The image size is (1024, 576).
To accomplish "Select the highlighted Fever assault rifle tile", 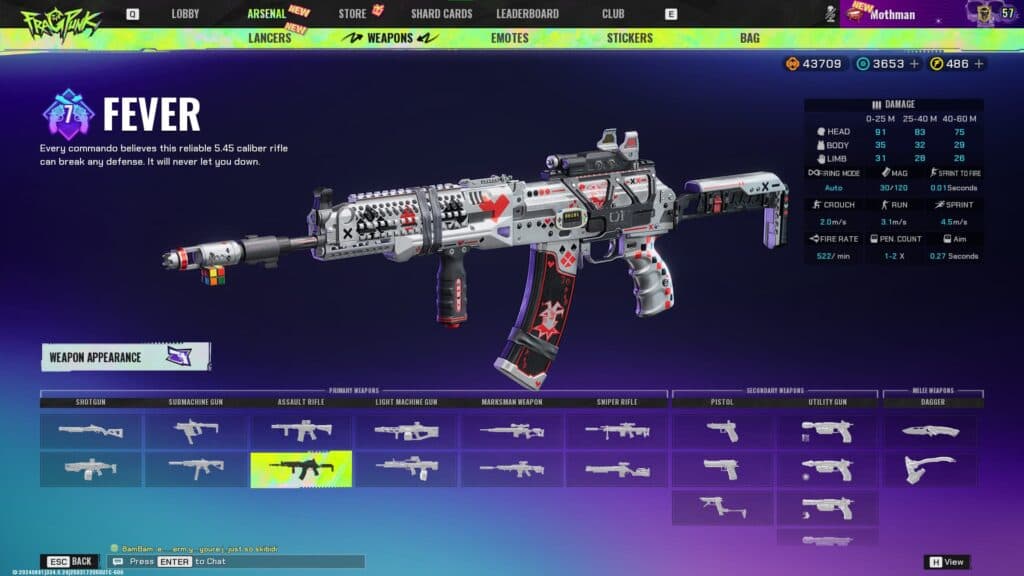I will 301,468.
